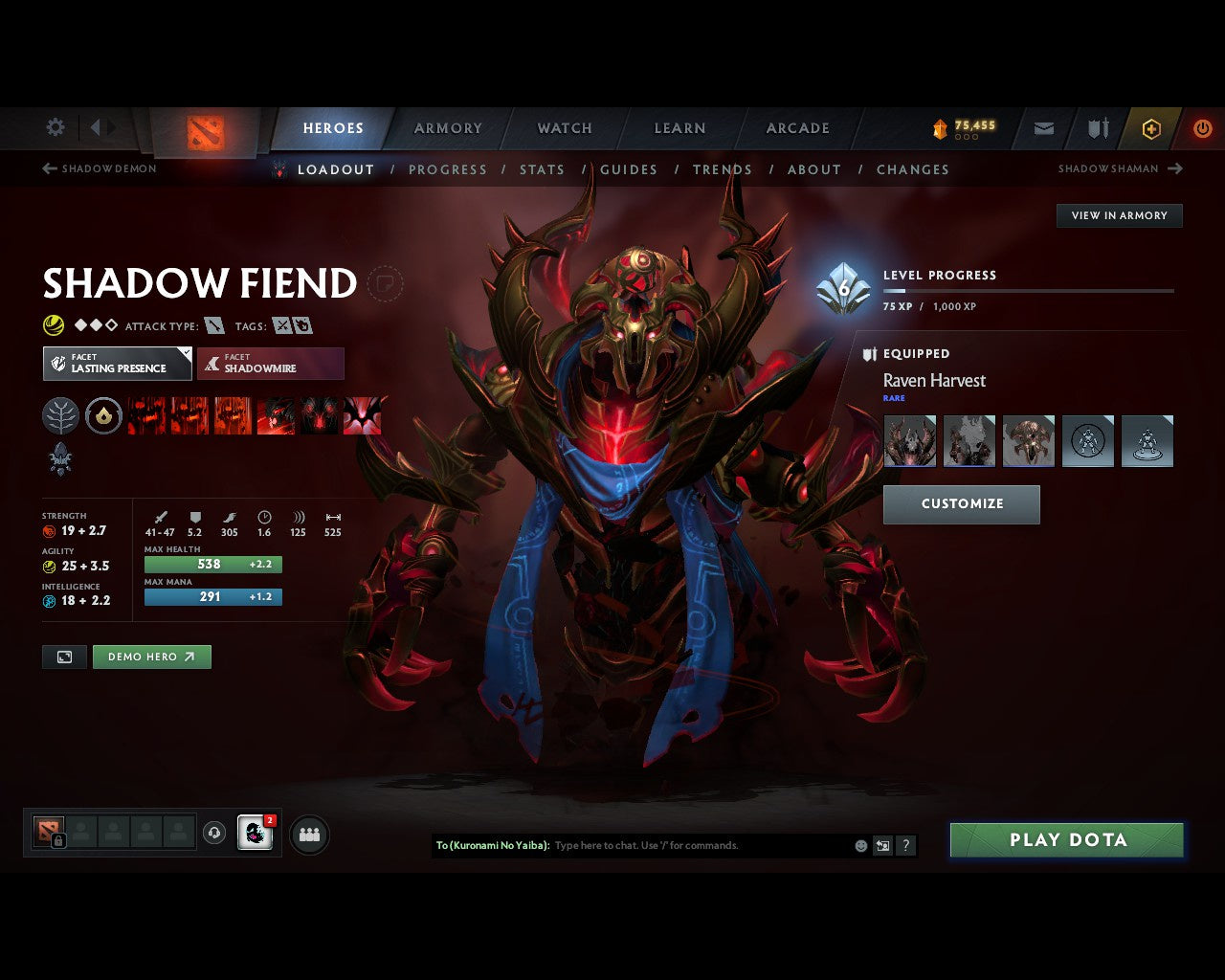Open the TRENDS tab
The width and height of the screenshot is (1225, 980).
(723, 169)
